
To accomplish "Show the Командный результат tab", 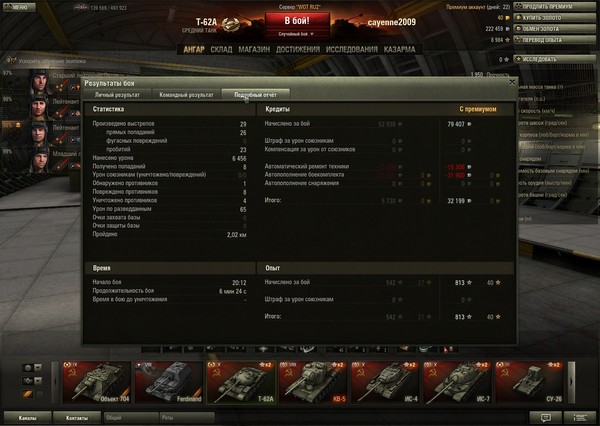I will coord(187,94).
